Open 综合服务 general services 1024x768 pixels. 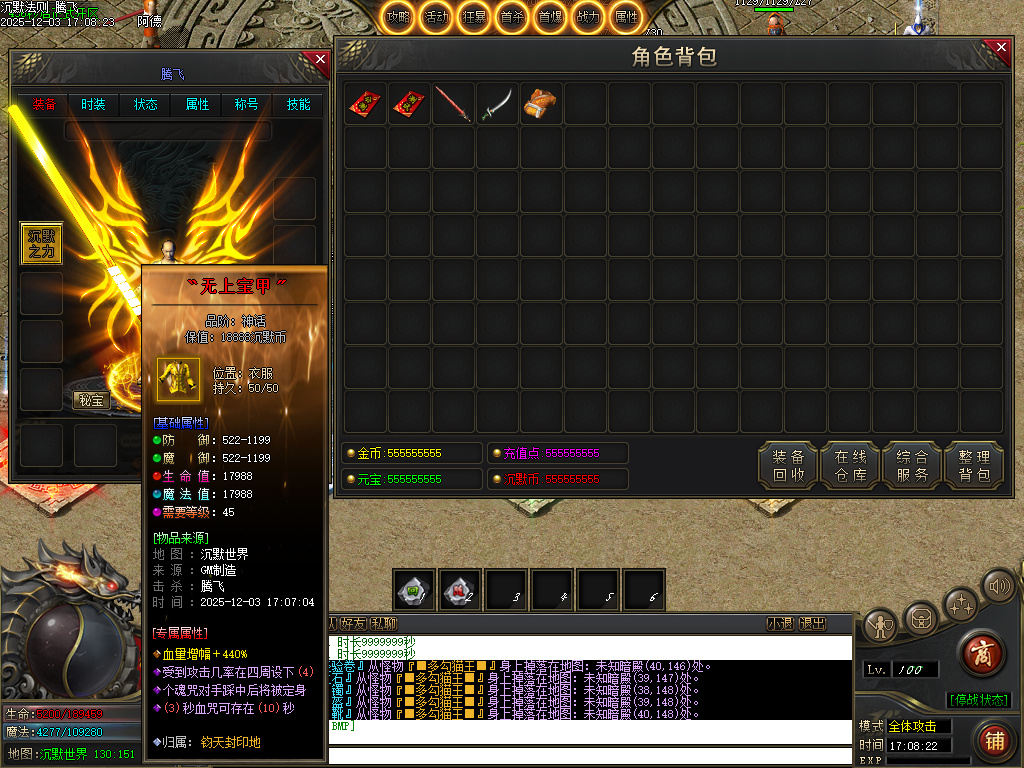pyautogui.click(x=912, y=465)
